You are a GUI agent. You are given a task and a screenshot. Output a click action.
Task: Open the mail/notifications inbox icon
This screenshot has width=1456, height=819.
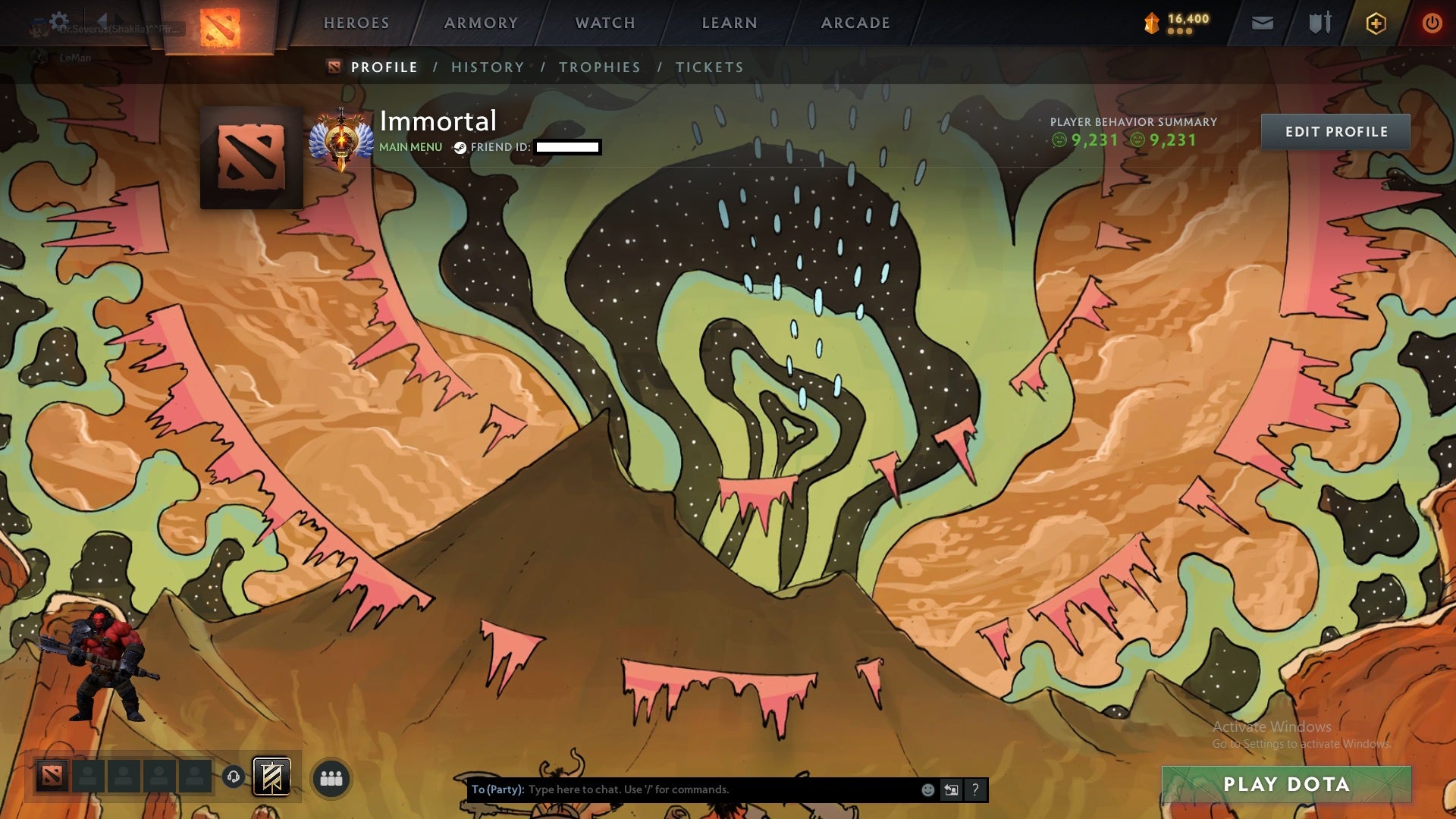(1263, 23)
